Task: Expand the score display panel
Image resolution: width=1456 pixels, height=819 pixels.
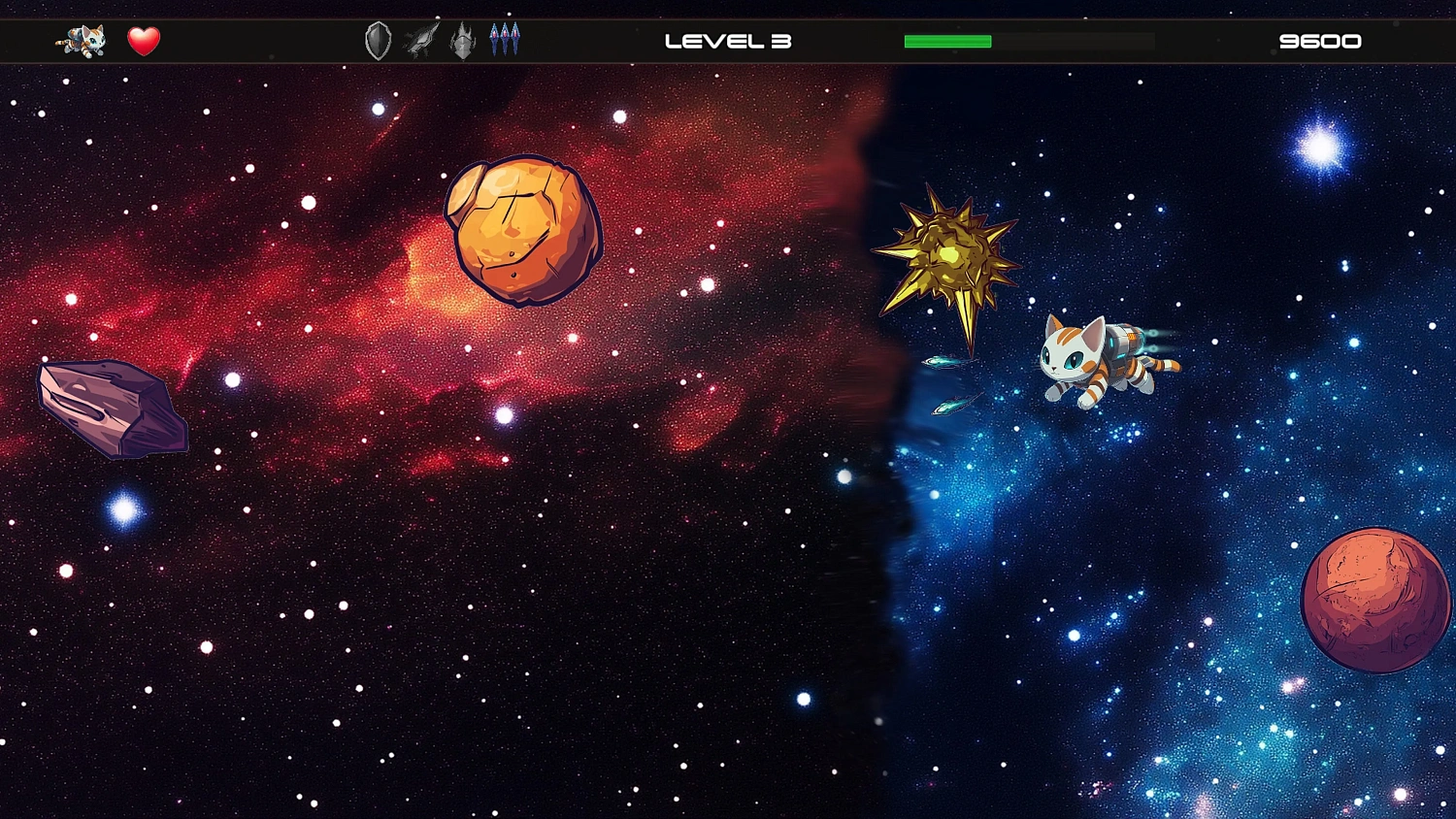Action: (1322, 41)
